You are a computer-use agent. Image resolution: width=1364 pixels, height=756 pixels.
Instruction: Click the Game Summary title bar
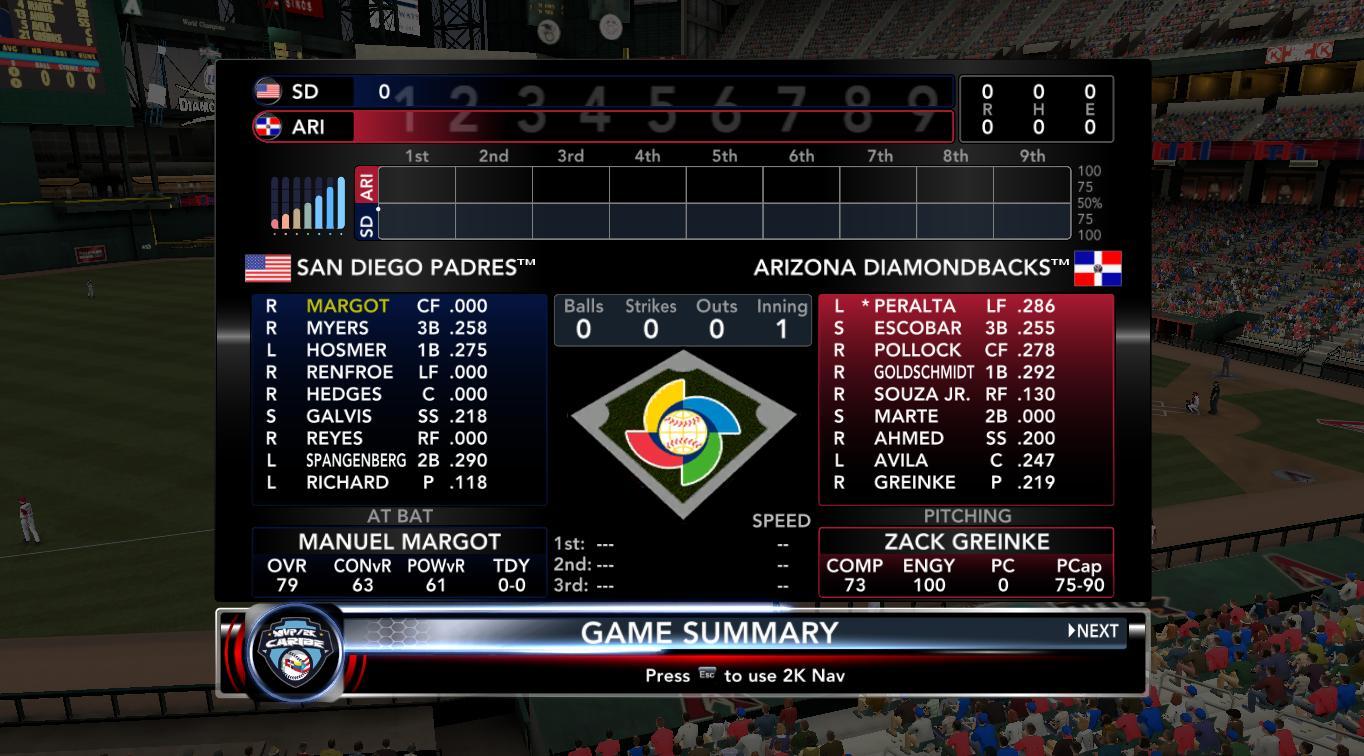(708, 632)
